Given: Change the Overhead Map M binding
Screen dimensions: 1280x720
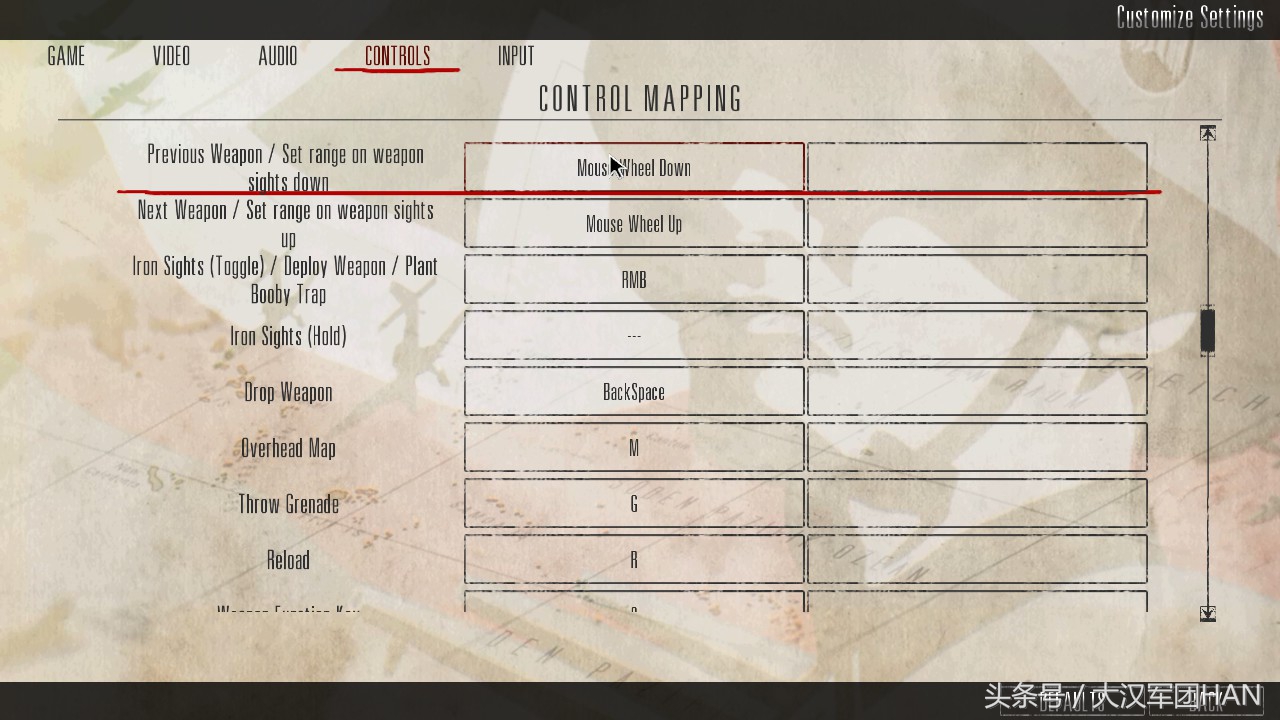Looking at the screenshot, I should click(634, 448).
